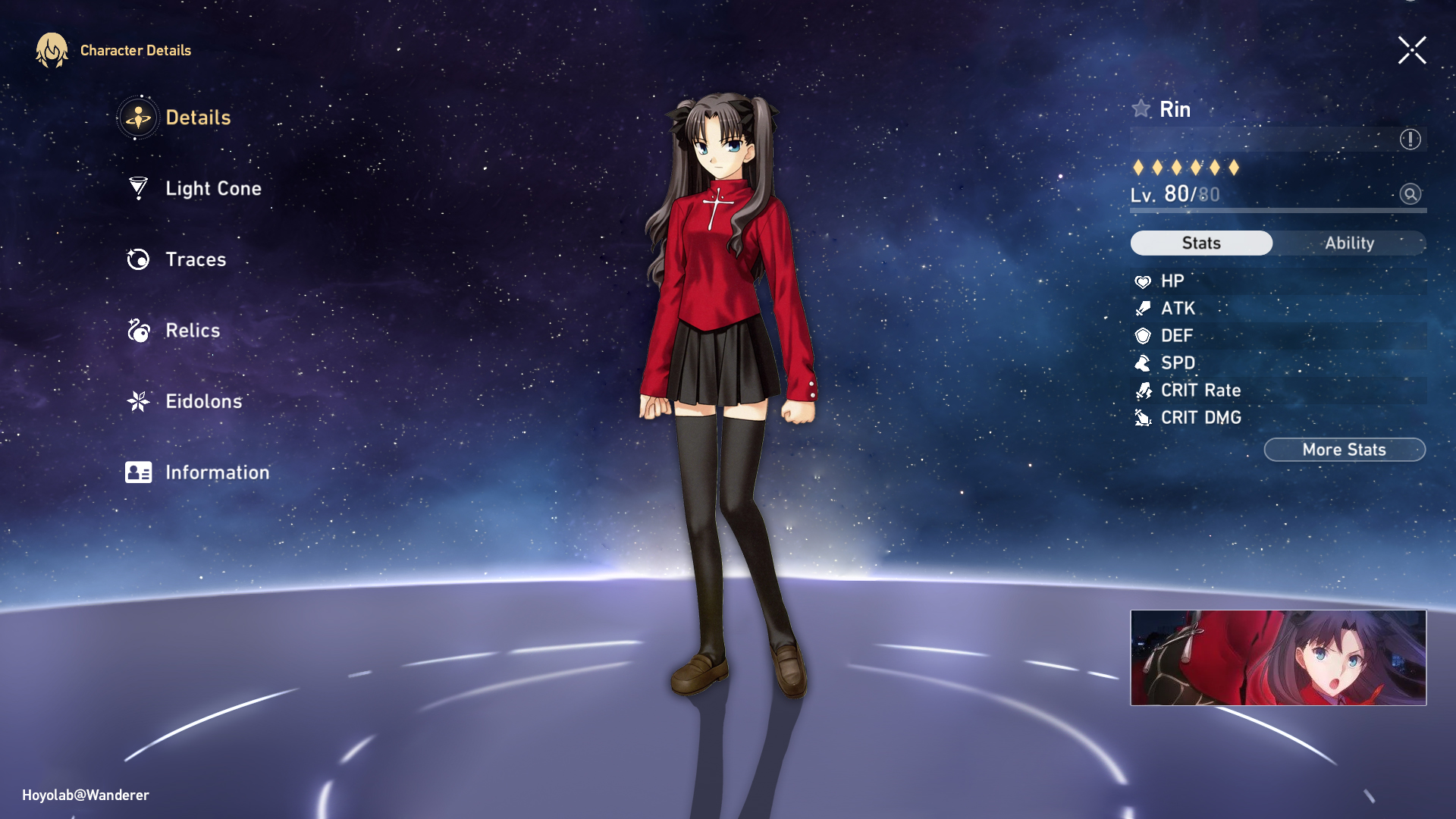Open the Relics section

(192, 331)
